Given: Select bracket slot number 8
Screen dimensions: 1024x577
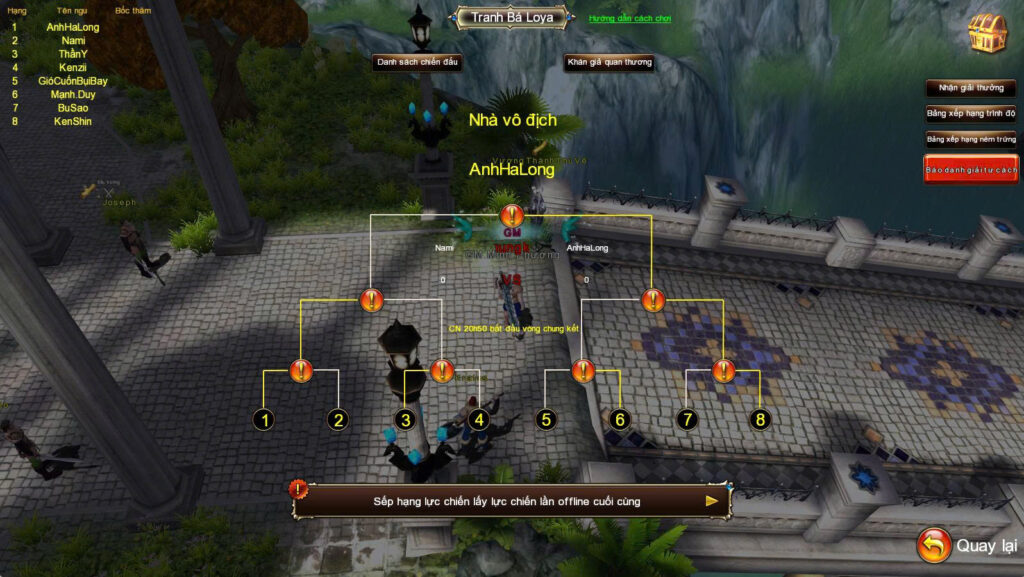Looking at the screenshot, I should tap(760, 420).
